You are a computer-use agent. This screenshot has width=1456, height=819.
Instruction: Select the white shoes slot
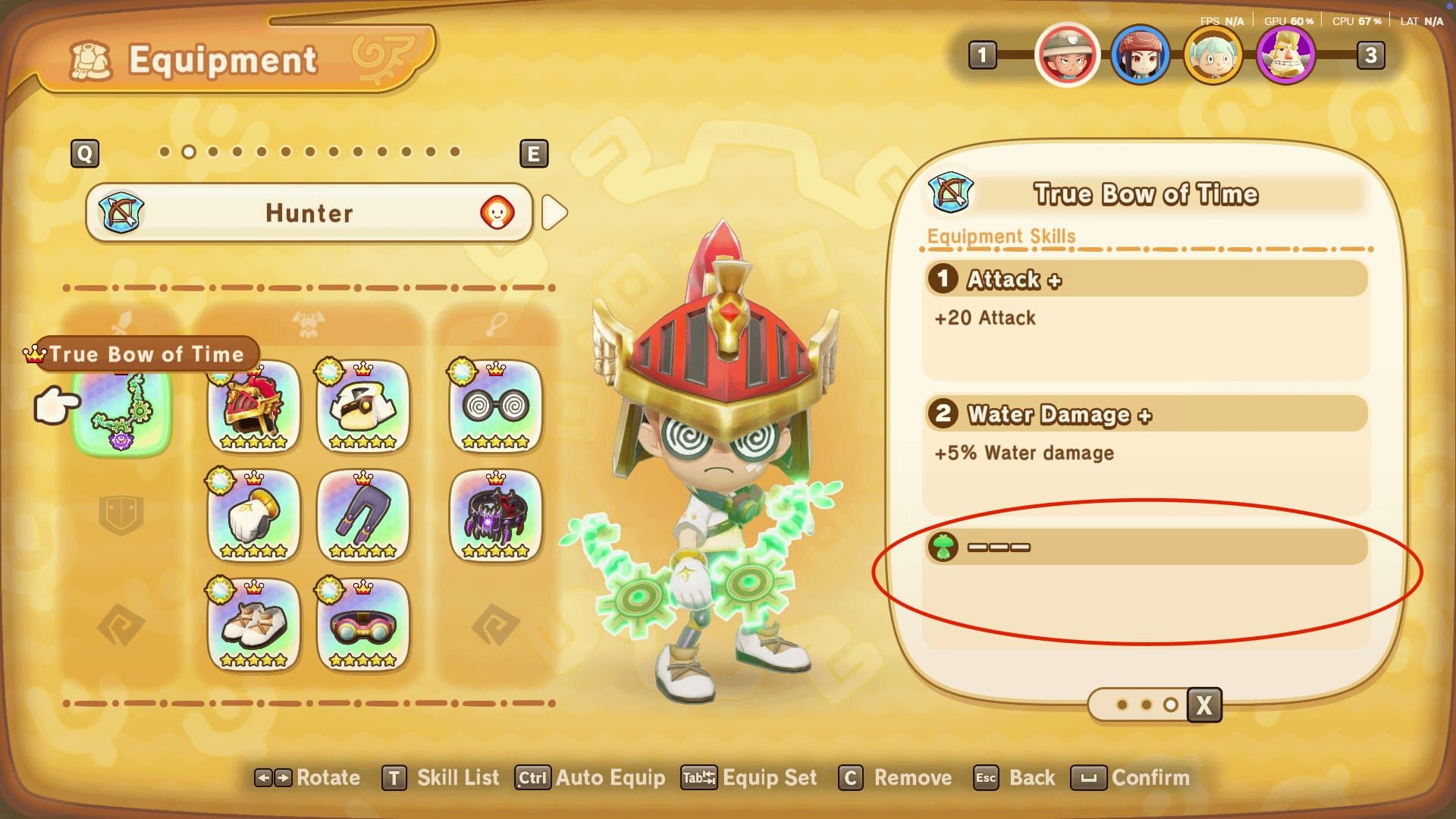[253, 626]
